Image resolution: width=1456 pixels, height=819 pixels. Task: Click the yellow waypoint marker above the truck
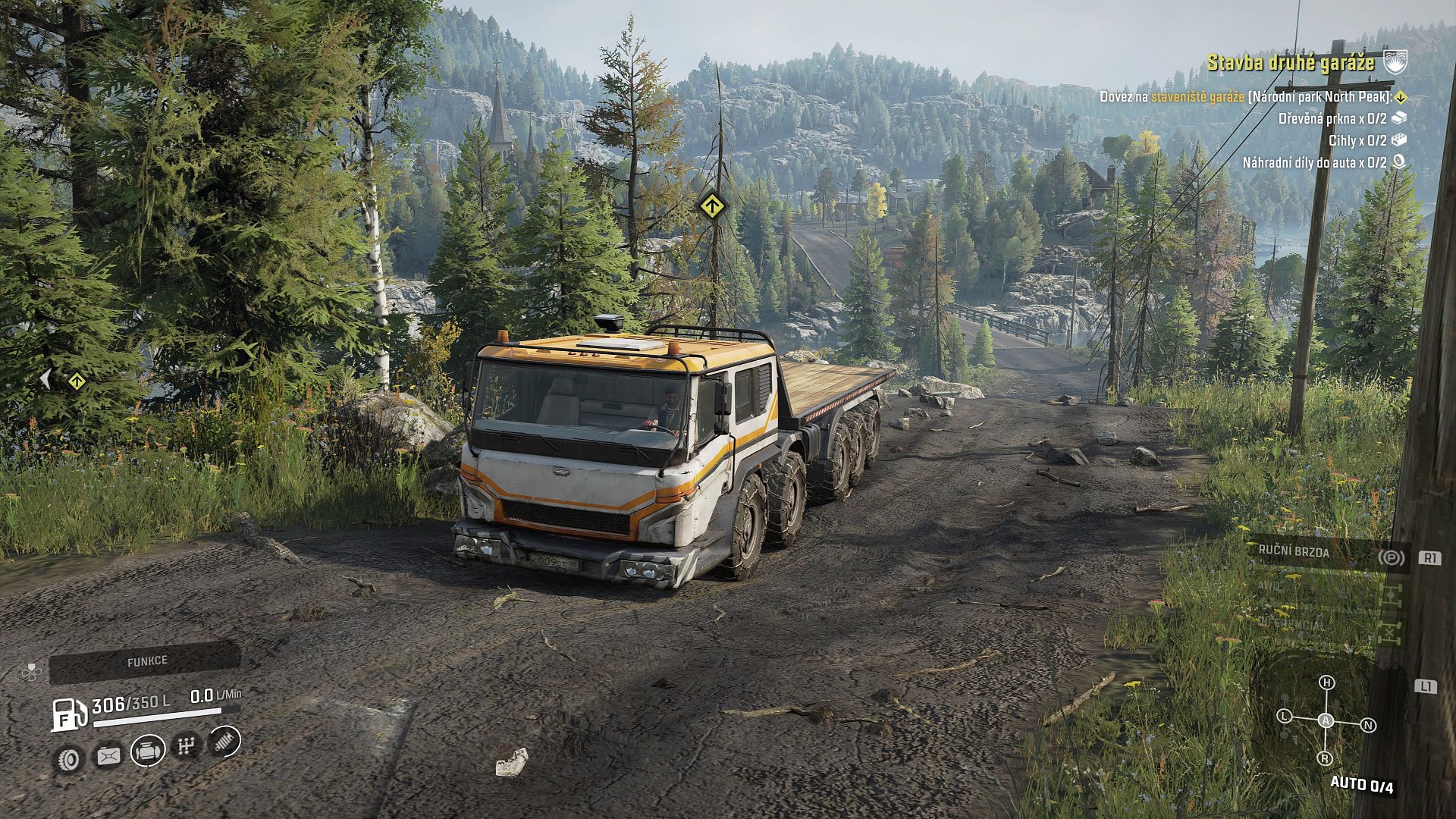(x=711, y=205)
